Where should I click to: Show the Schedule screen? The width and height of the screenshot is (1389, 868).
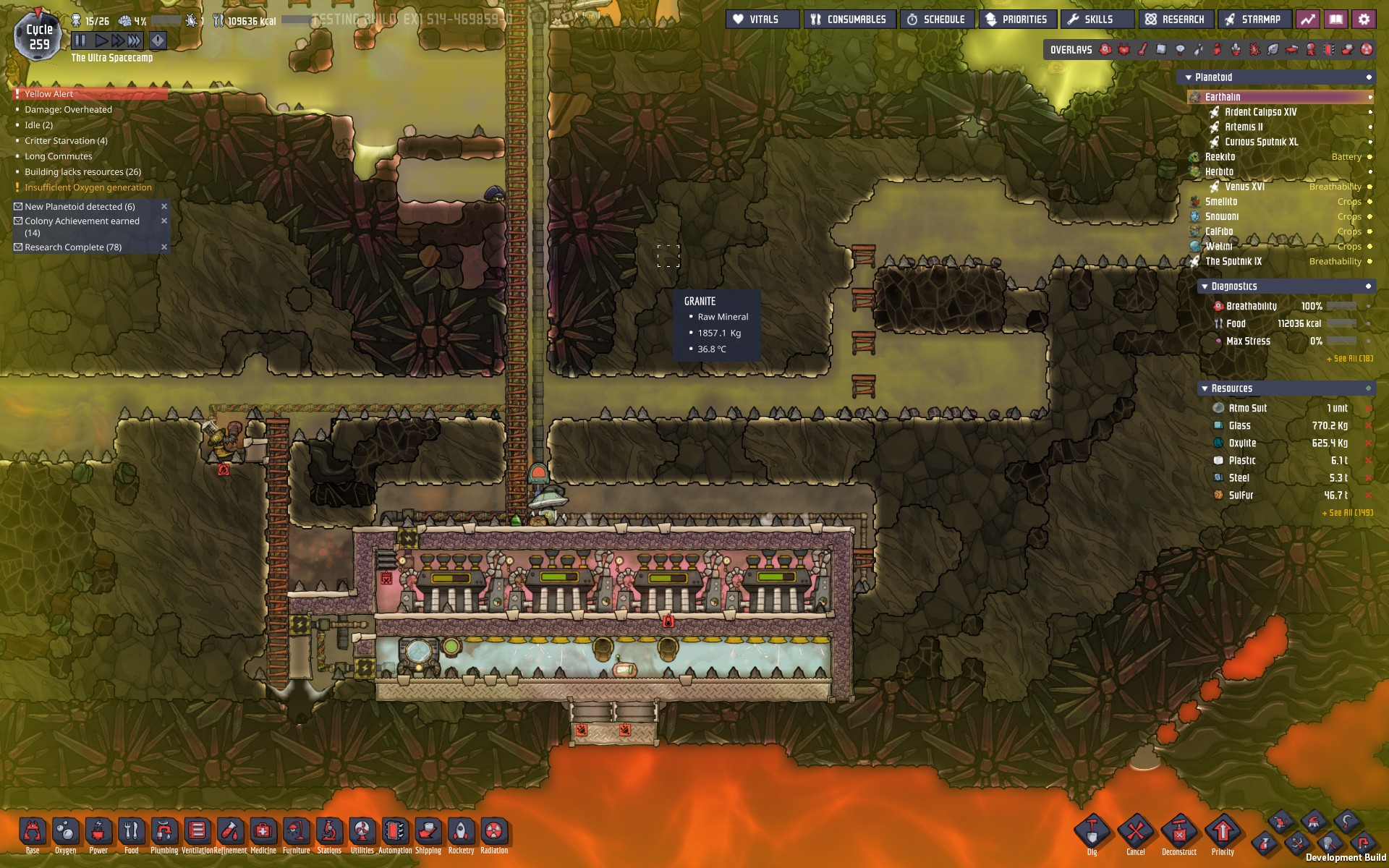937,20
